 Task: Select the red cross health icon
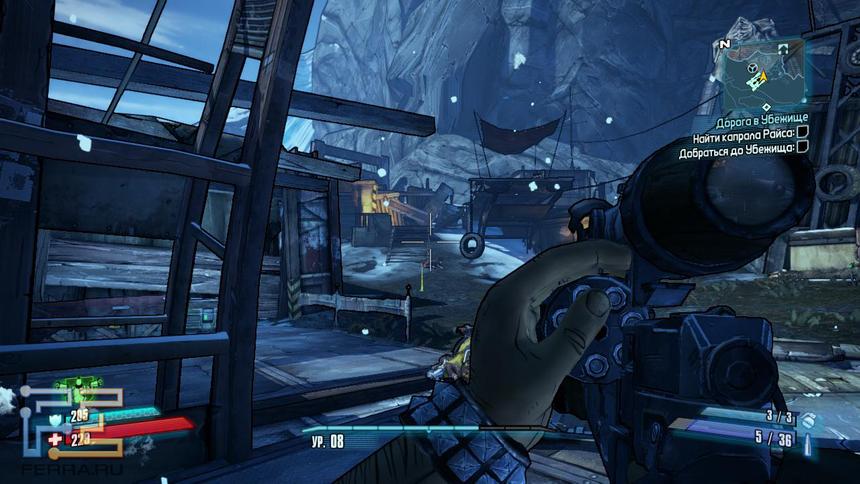[56, 438]
